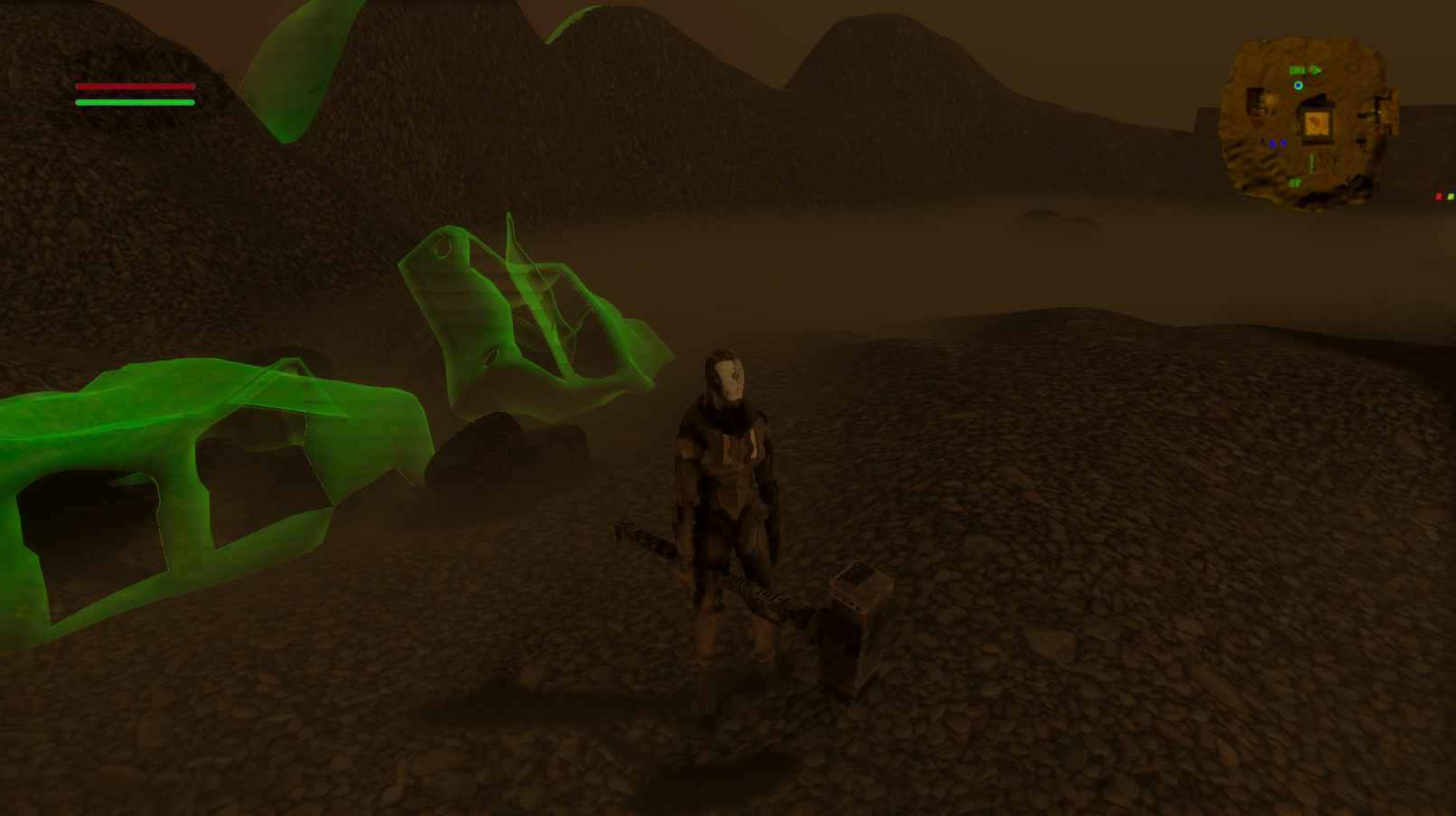Screen dimensions: 1456x816
Task: Select the green marker at the minimap bottom
Action: click(1293, 183)
